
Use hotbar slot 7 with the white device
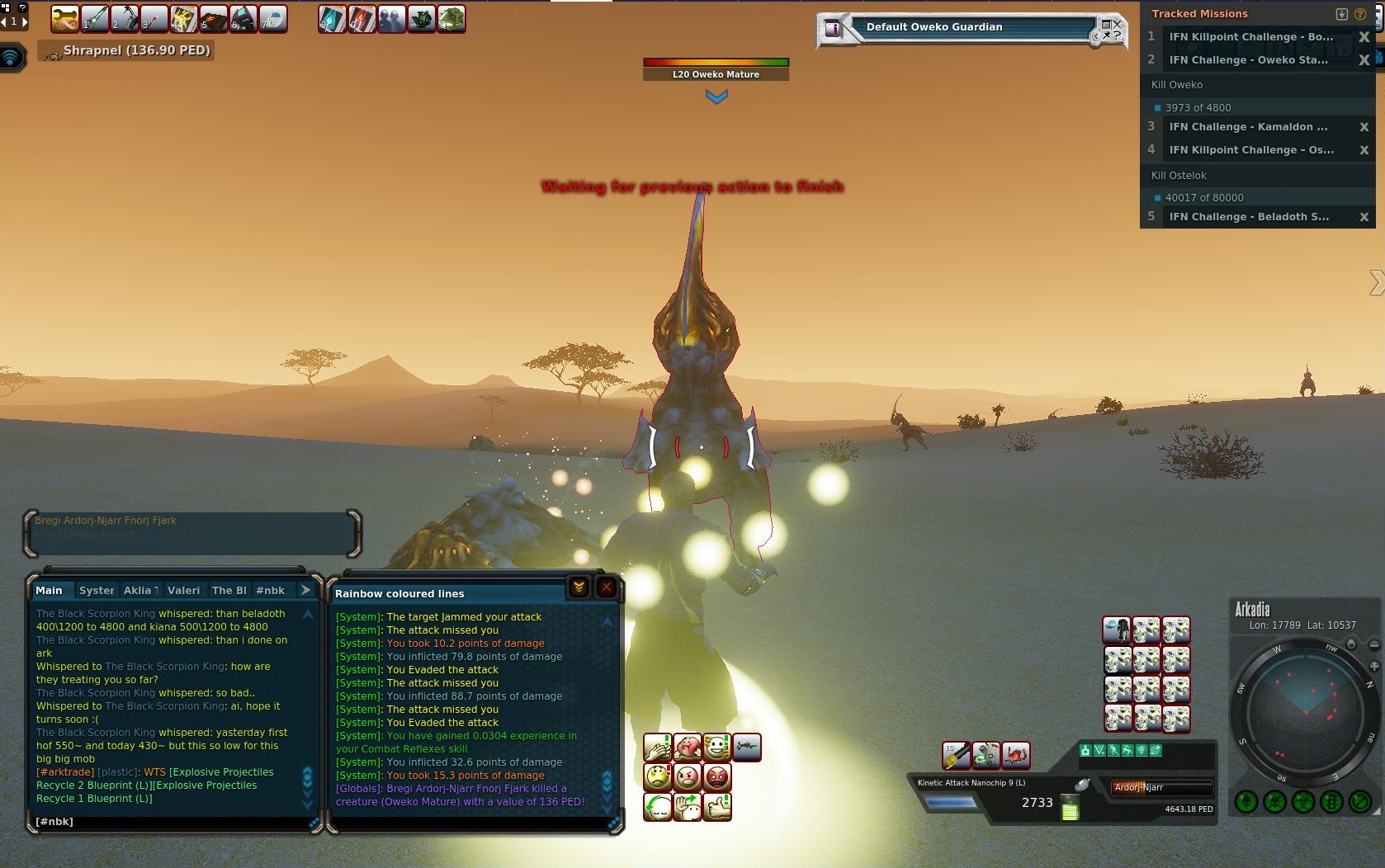[273, 19]
